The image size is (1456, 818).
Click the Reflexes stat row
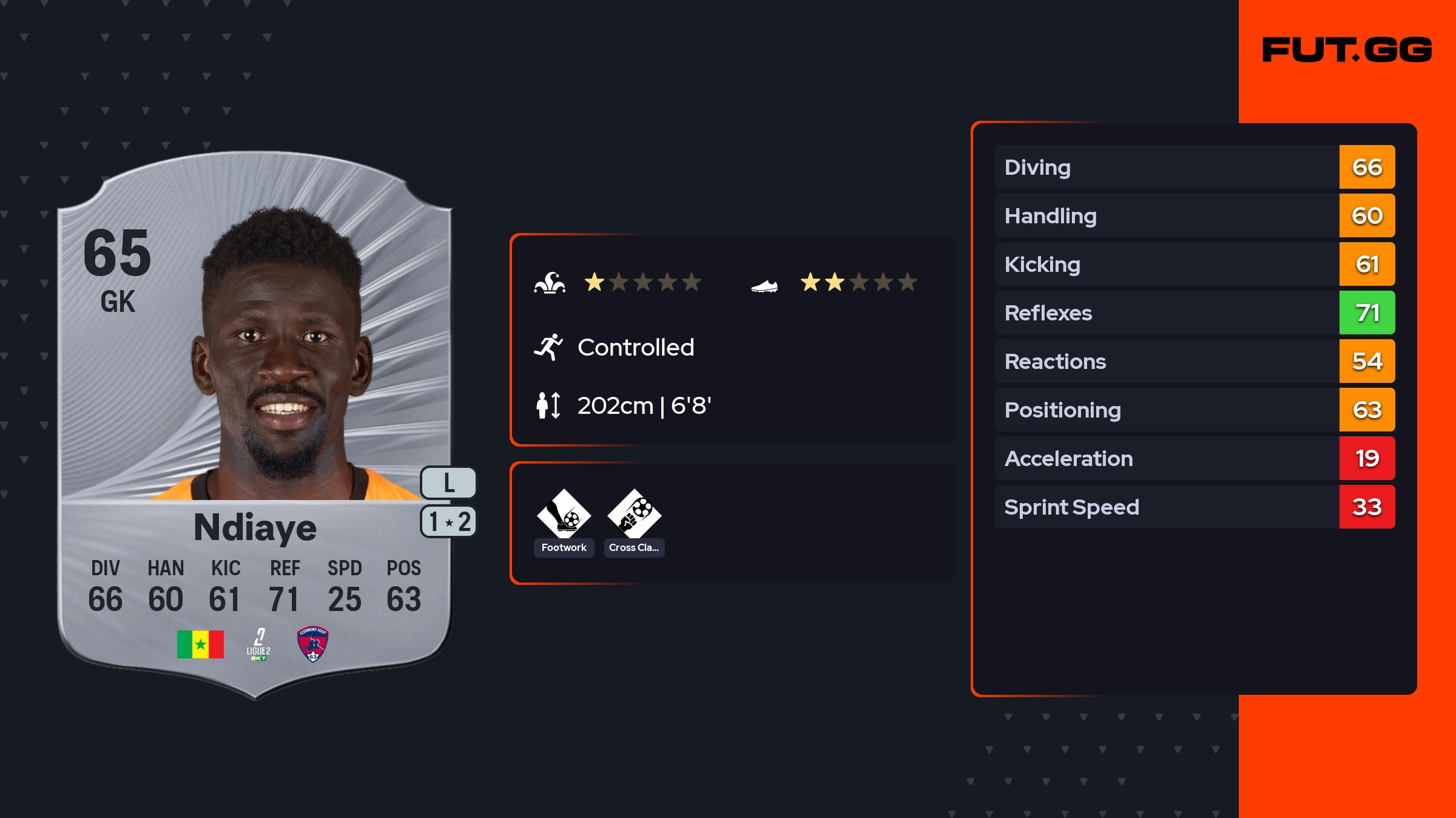tap(1194, 313)
